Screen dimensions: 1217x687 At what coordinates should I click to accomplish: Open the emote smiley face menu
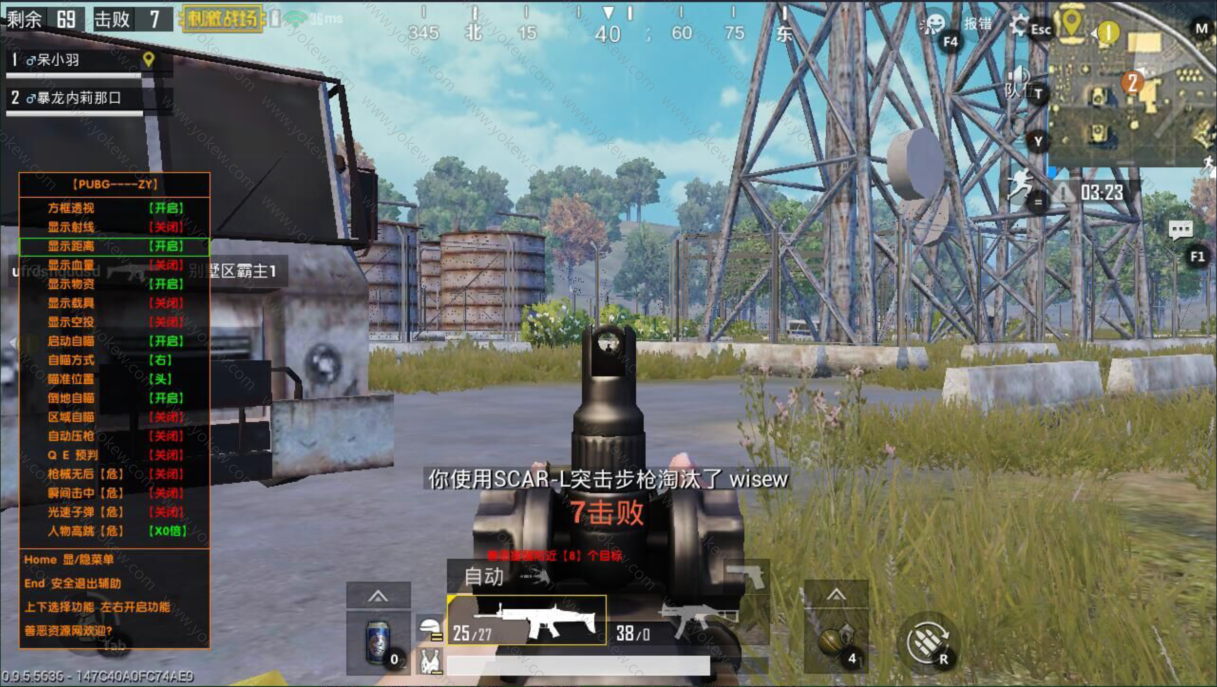pos(934,24)
